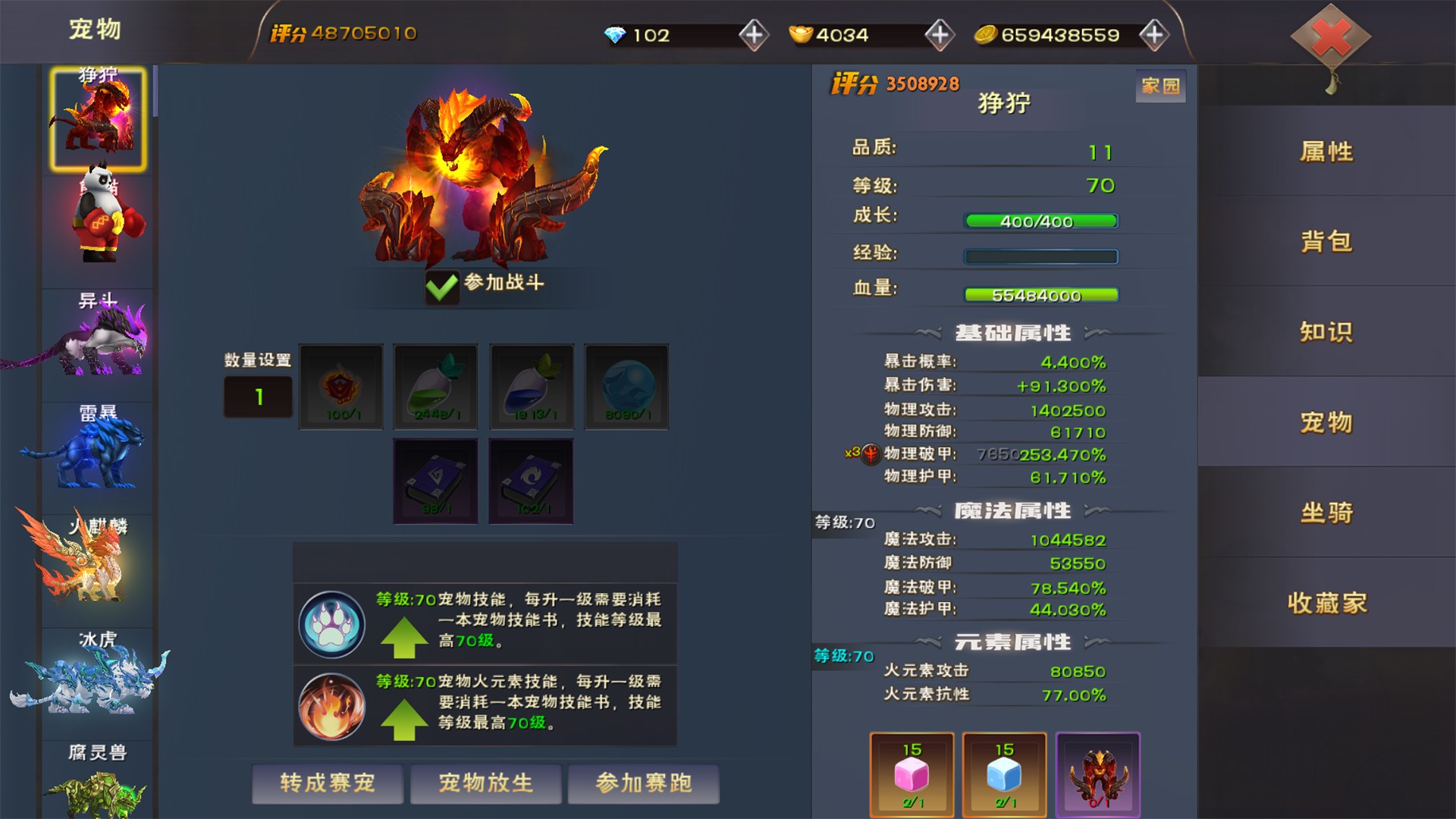Image resolution: width=1456 pixels, height=819 pixels.
Task: Choose the 雷暴 blue beast pet
Action: point(99,449)
